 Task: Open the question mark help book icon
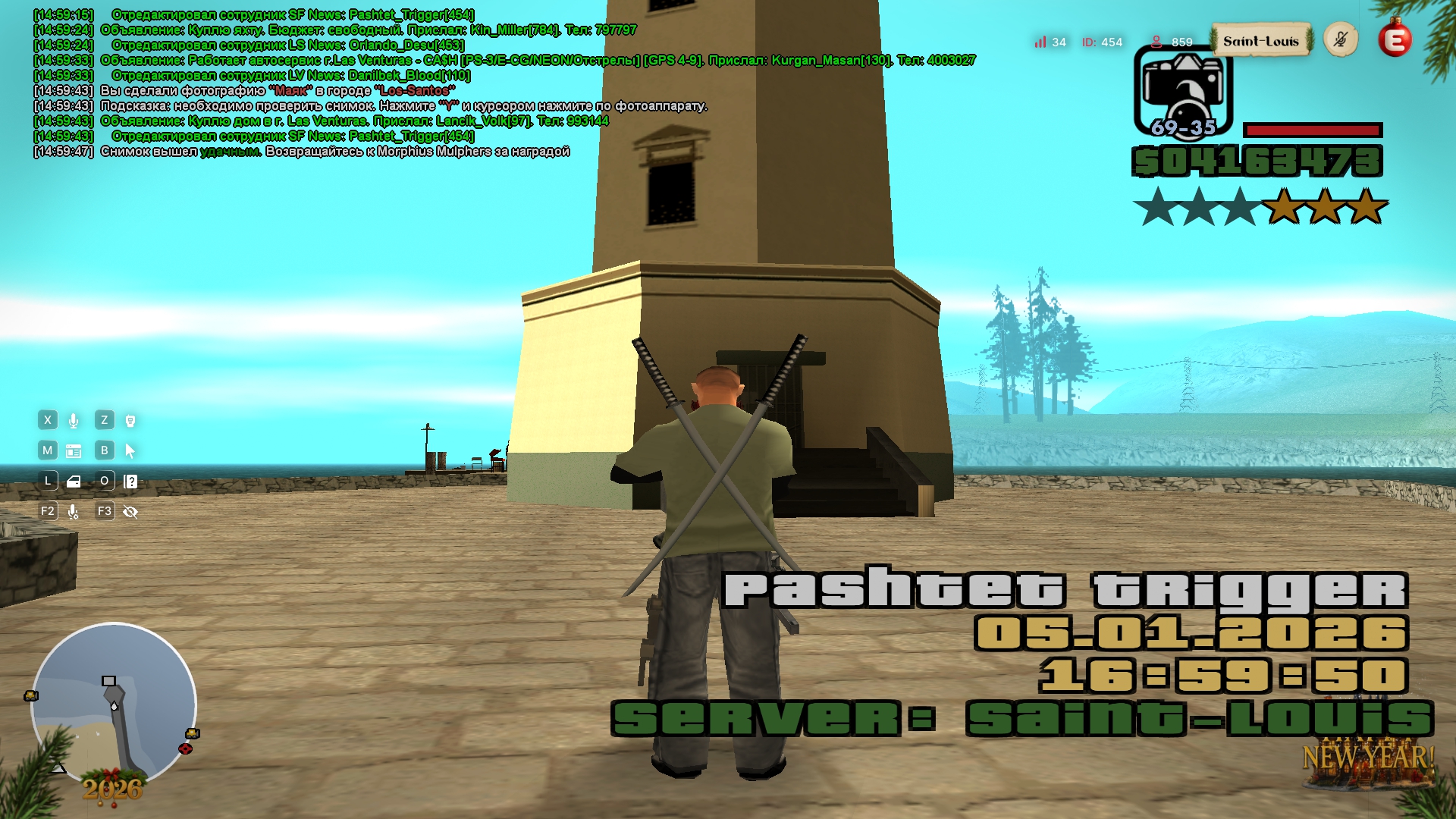click(130, 482)
